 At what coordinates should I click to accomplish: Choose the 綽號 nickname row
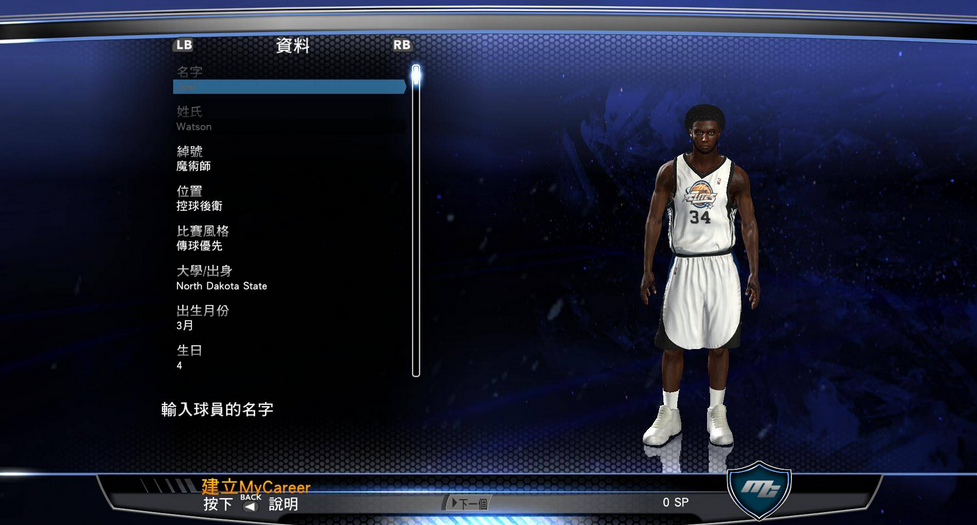[289, 159]
